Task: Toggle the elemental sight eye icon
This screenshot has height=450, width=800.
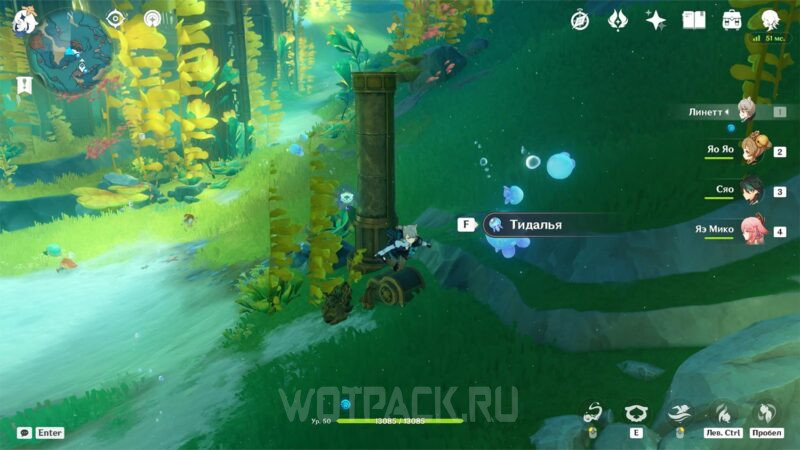Action: (x=116, y=19)
